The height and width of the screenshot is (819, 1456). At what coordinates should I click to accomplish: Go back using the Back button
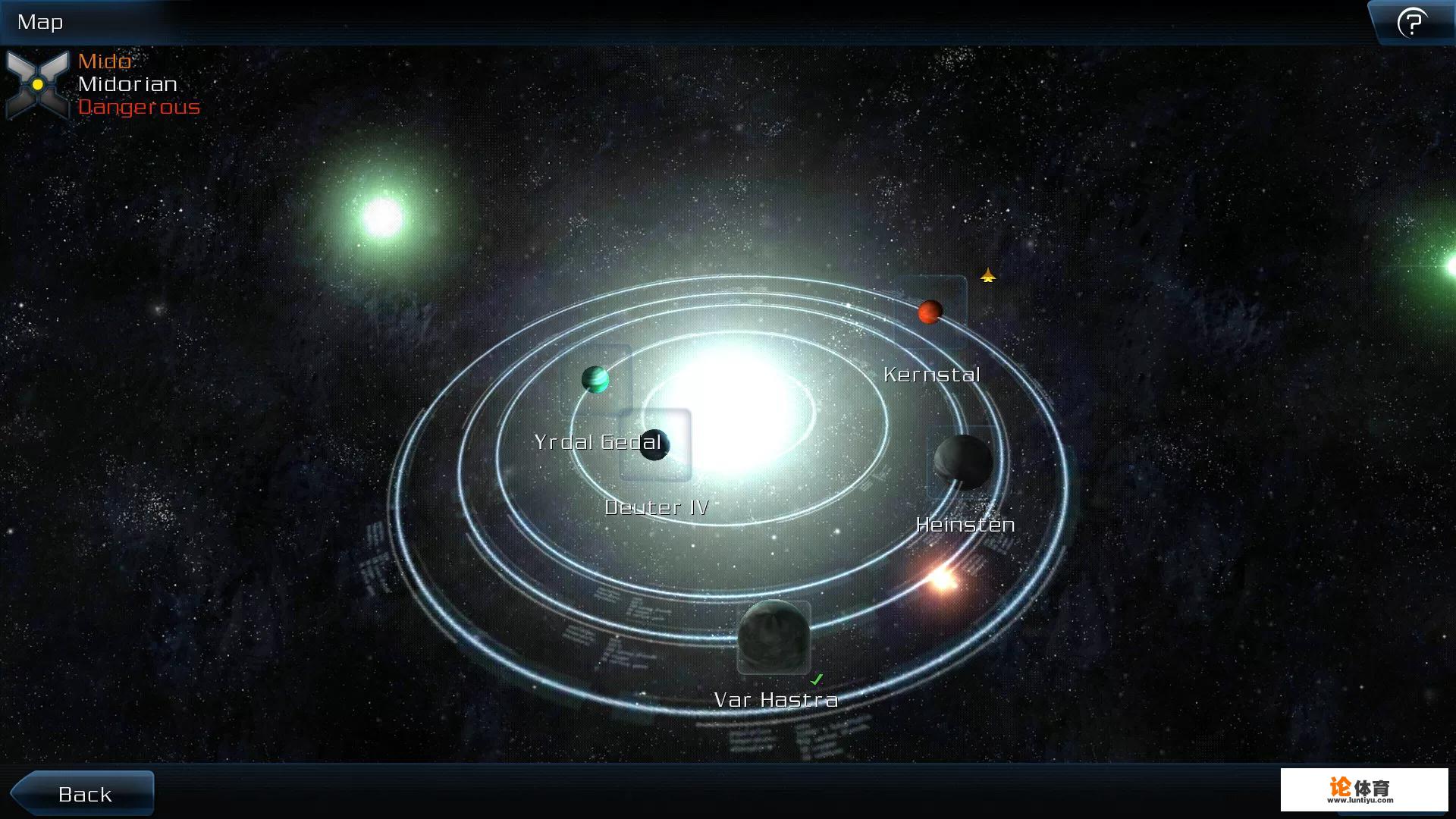pyautogui.click(x=83, y=793)
